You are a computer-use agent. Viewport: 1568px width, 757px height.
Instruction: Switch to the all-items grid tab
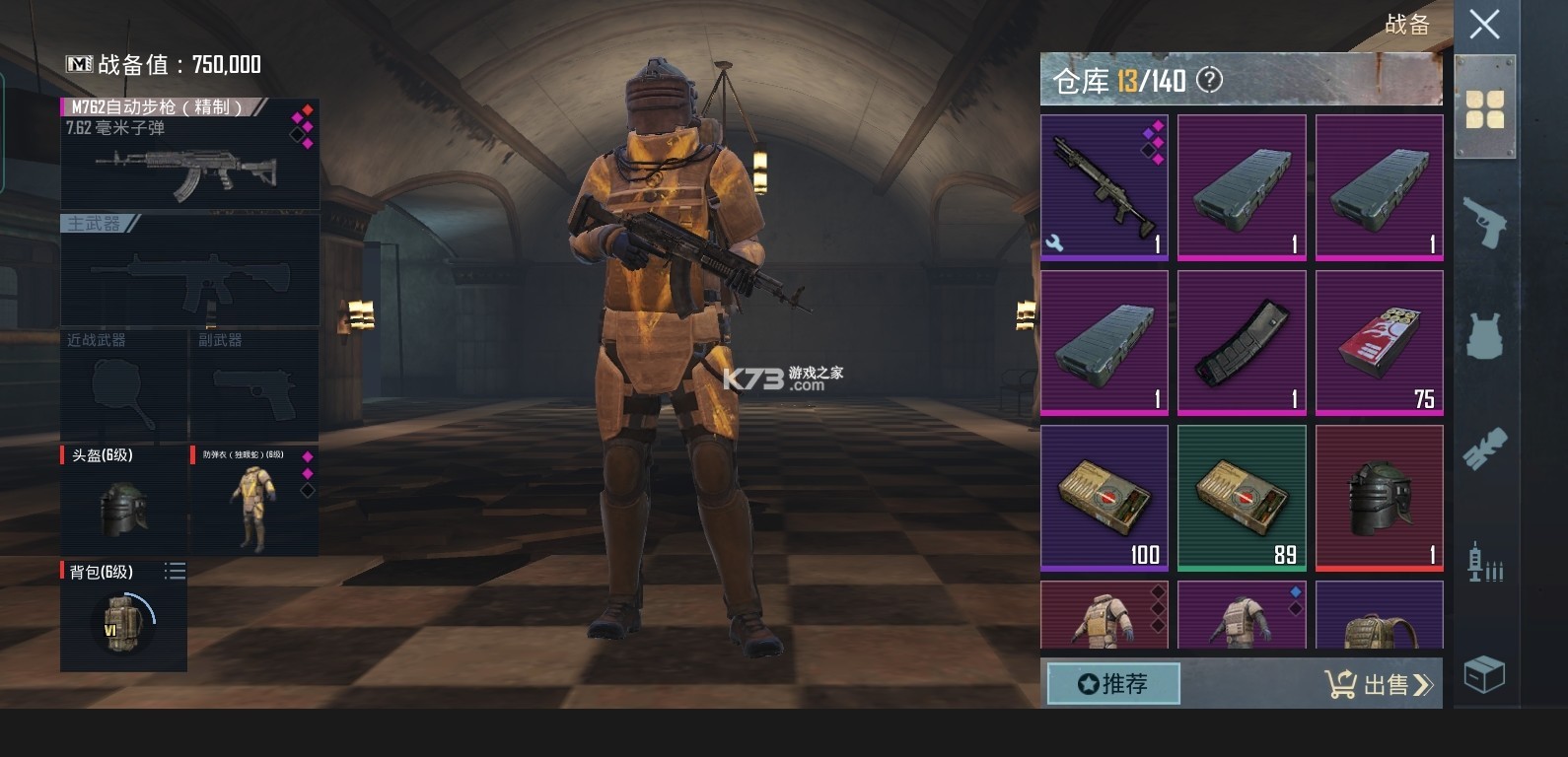[x=1484, y=109]
